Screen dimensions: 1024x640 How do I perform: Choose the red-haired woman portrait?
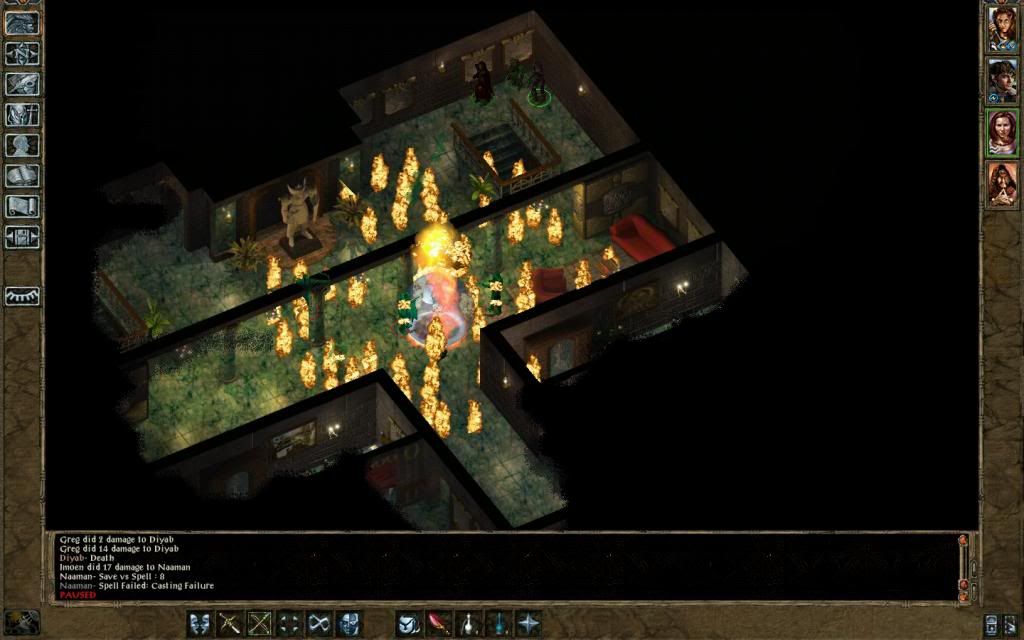[1002, 133]
